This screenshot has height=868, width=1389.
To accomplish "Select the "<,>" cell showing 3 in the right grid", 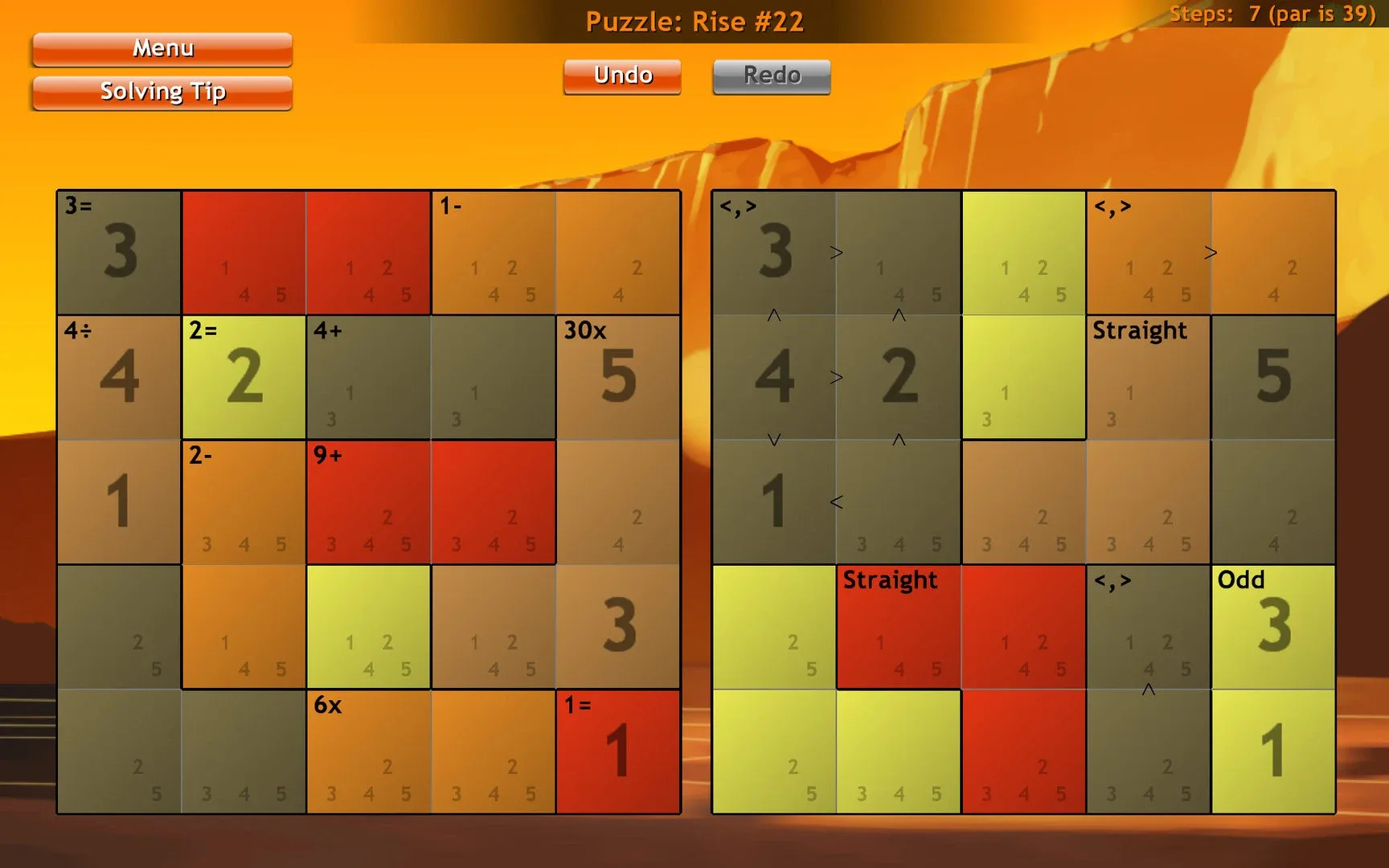I will [x=773, y=253].
